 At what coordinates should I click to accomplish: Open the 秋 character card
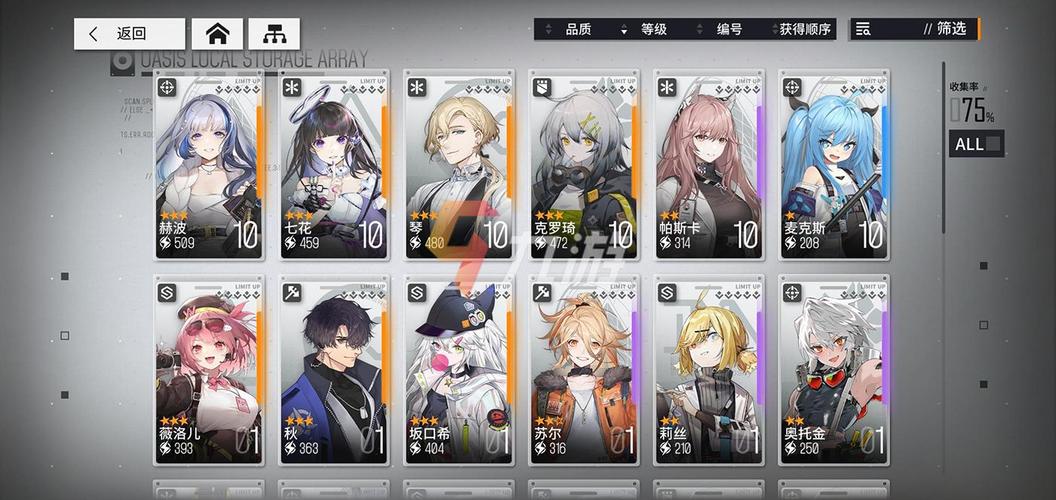point(334,370)
